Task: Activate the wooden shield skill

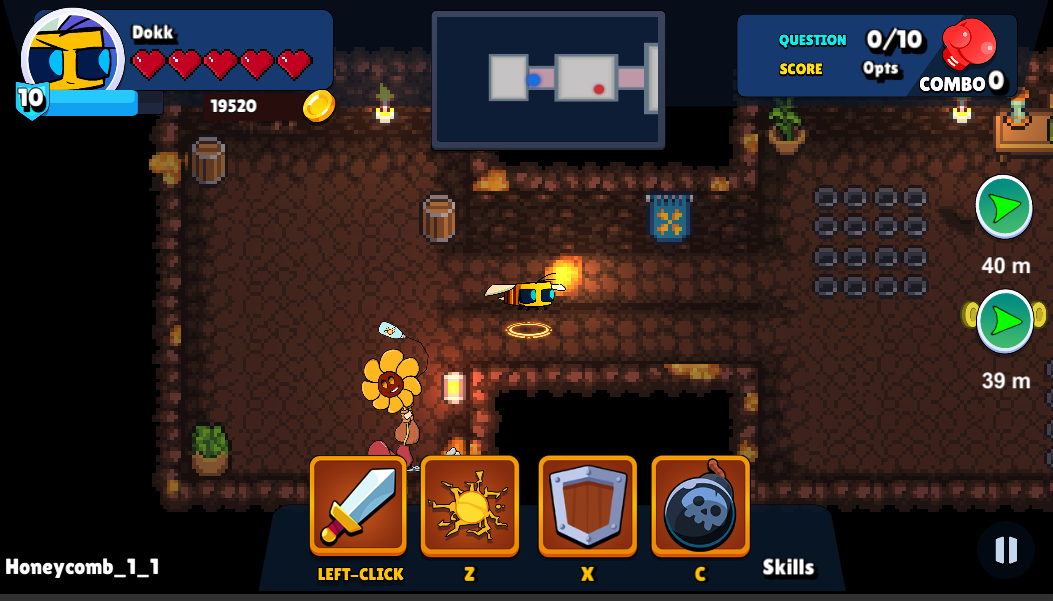Action: point(588,505)
